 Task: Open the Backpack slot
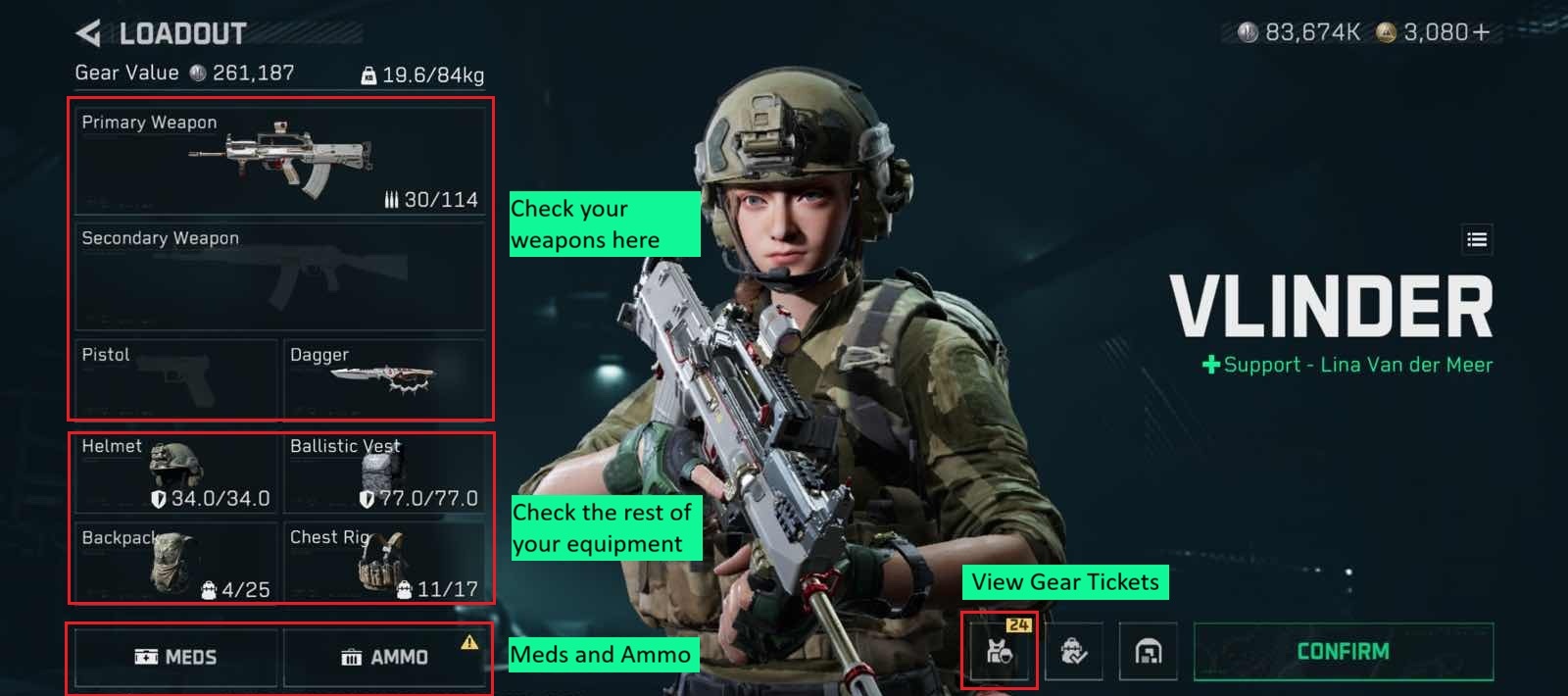[176, 564]
